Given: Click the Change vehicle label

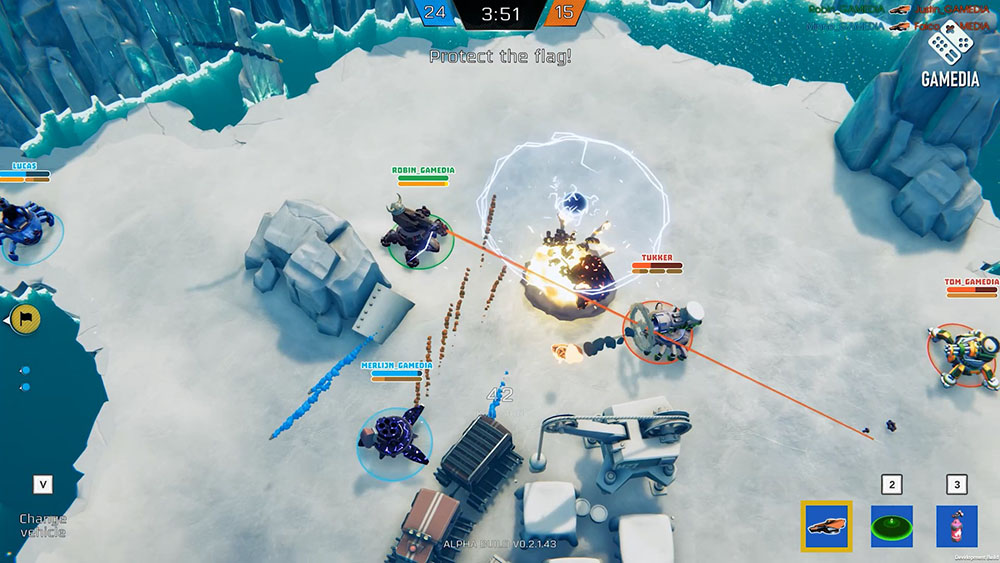Looking at the screenshot, I should click(x=43, y=525).
